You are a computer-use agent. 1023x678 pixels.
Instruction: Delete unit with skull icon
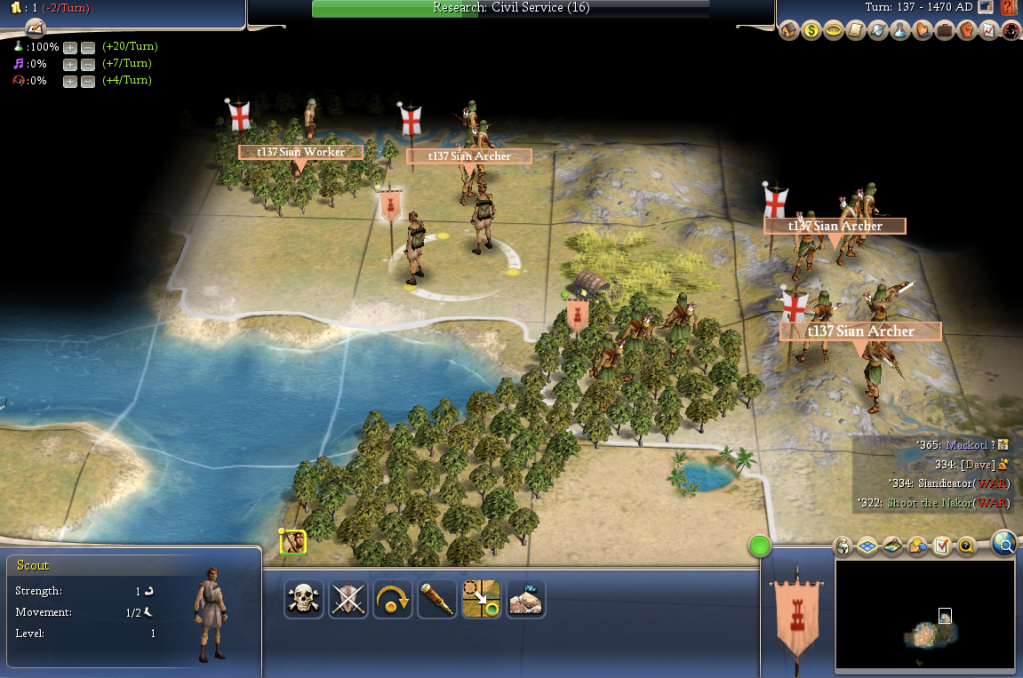303,598
